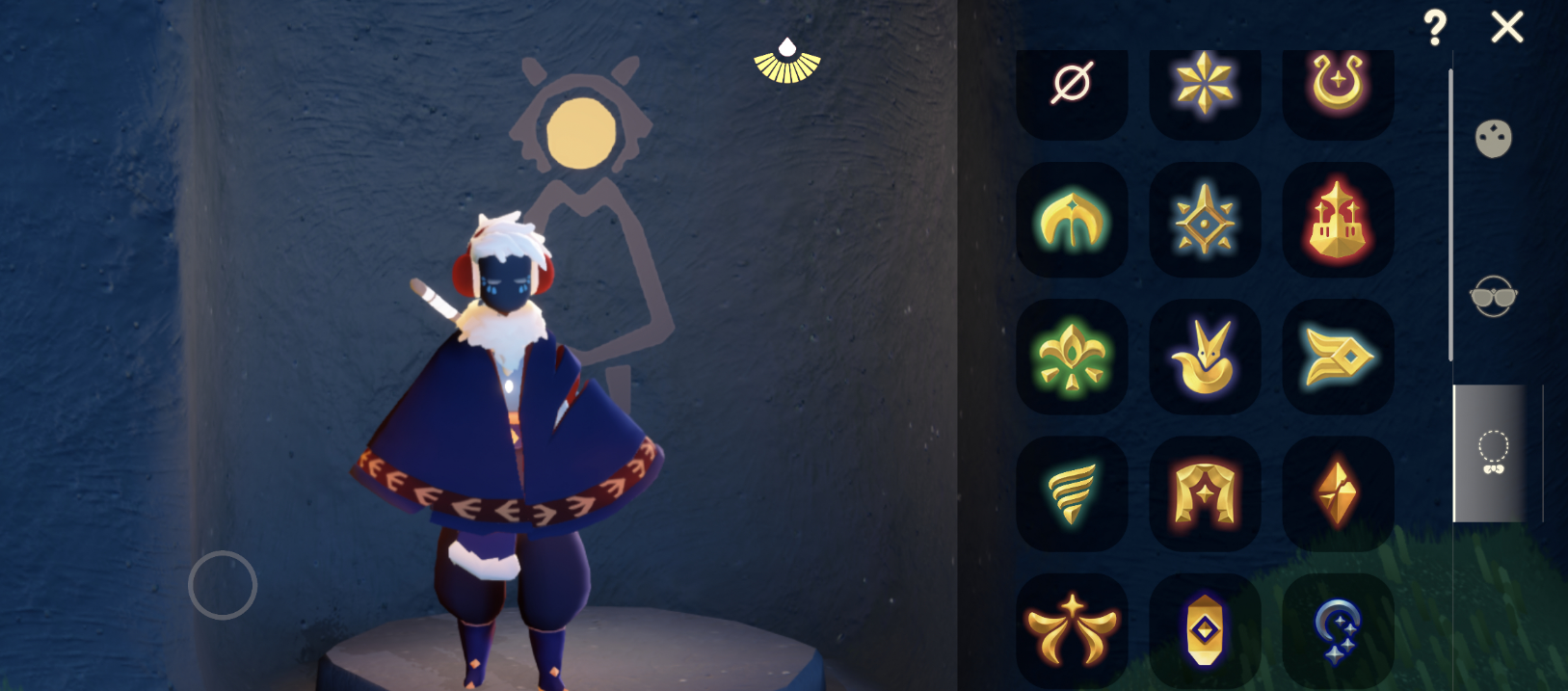1568x691 pixels.
Task: Close the outfit closet menu
Action: click(x=1506, y=27)
